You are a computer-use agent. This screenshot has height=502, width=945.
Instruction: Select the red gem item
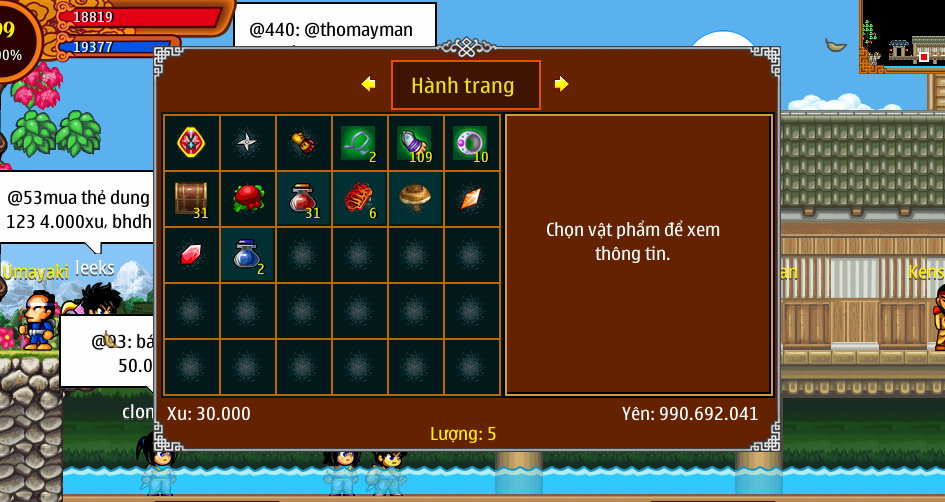click(191, 254)
